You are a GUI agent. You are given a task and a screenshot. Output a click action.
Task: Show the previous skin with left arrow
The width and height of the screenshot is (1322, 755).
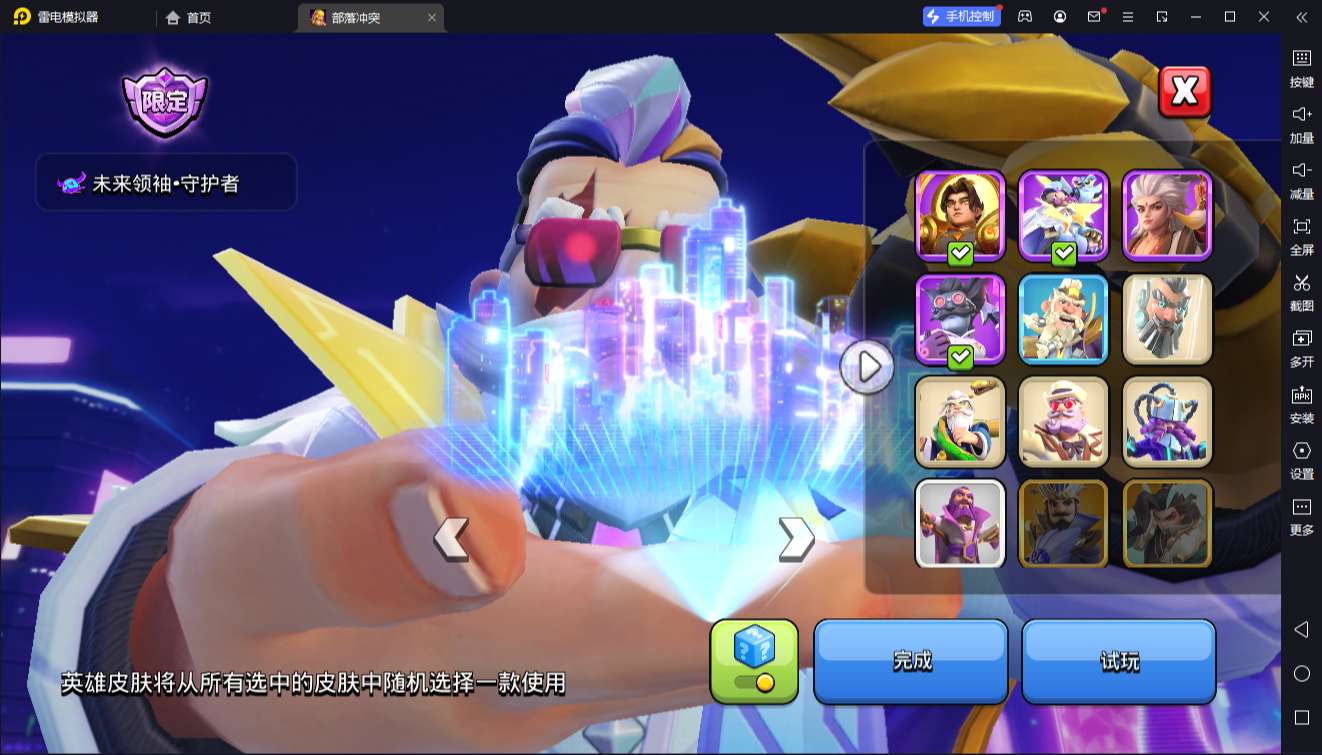(x=451, y=538)
